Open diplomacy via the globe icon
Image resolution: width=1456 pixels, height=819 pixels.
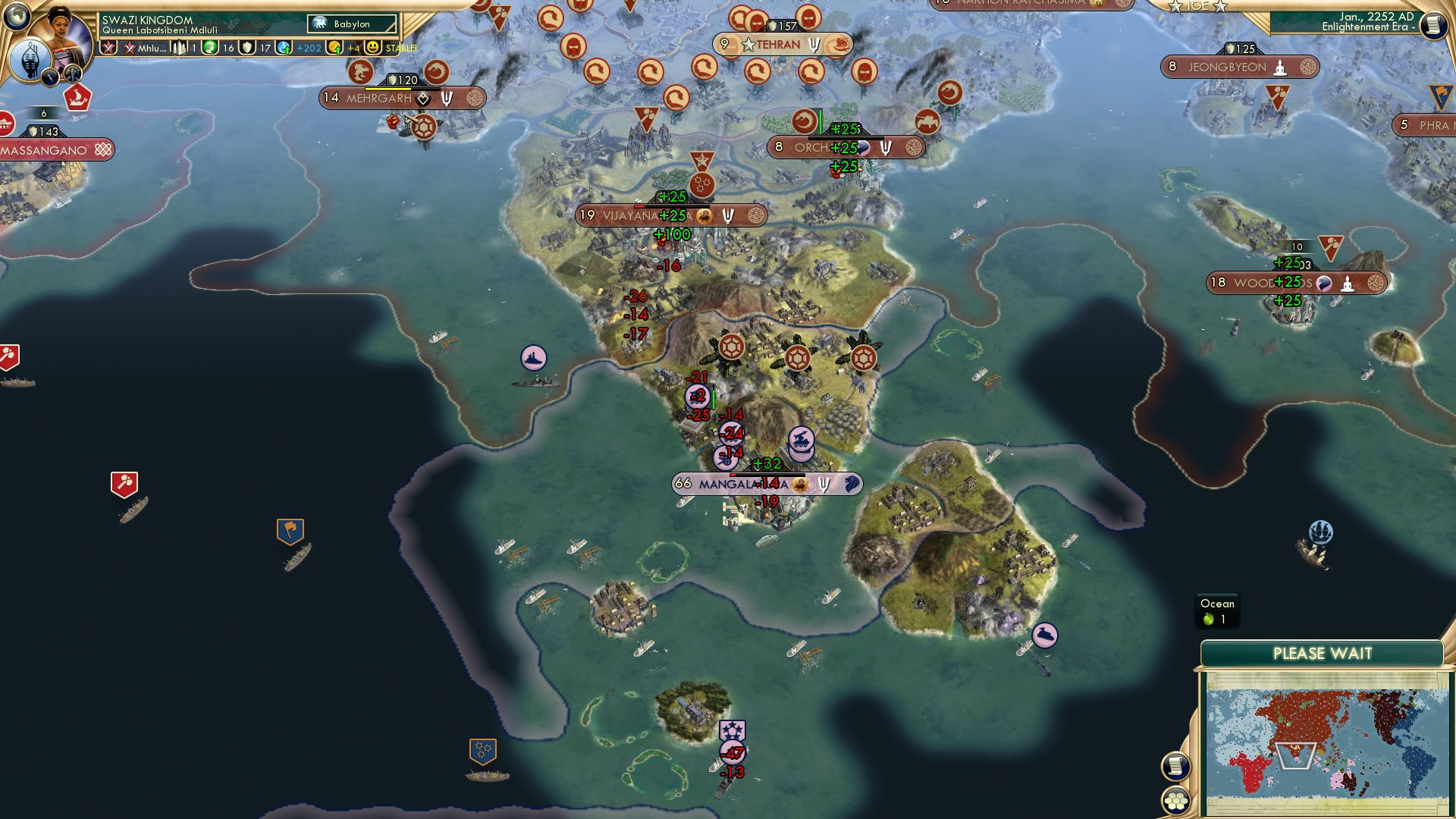coord(17,17)
